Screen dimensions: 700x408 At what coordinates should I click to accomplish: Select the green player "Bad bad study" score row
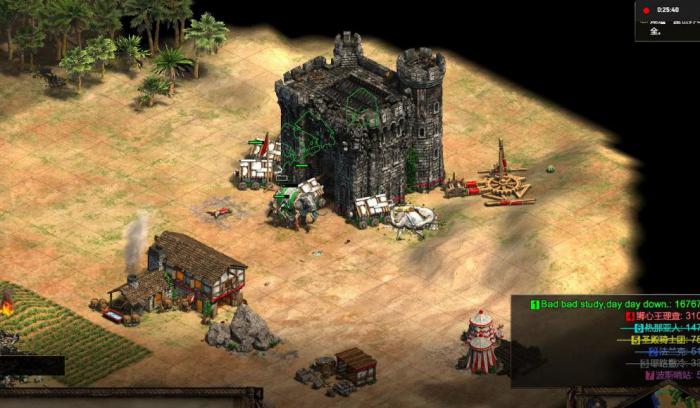(614, 304)
